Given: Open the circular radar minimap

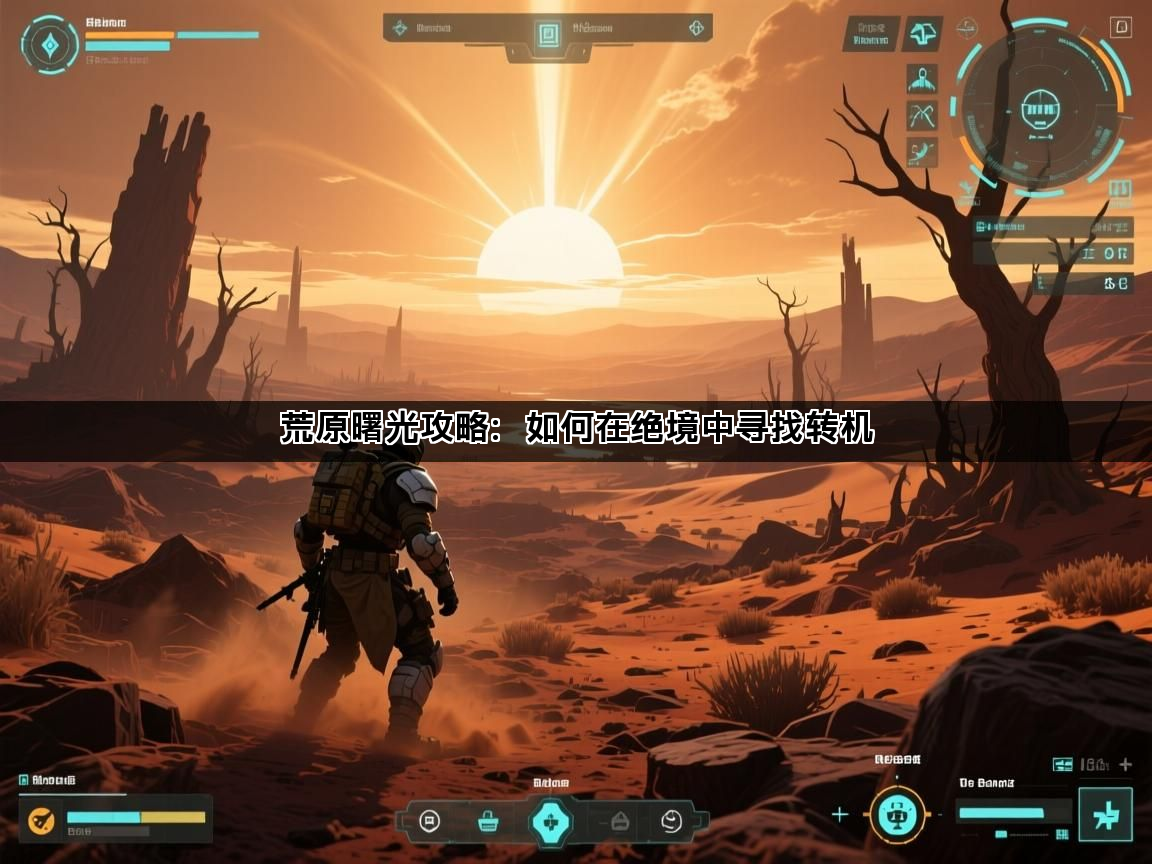Looking at the screenshot, I should pos(1040,104).
